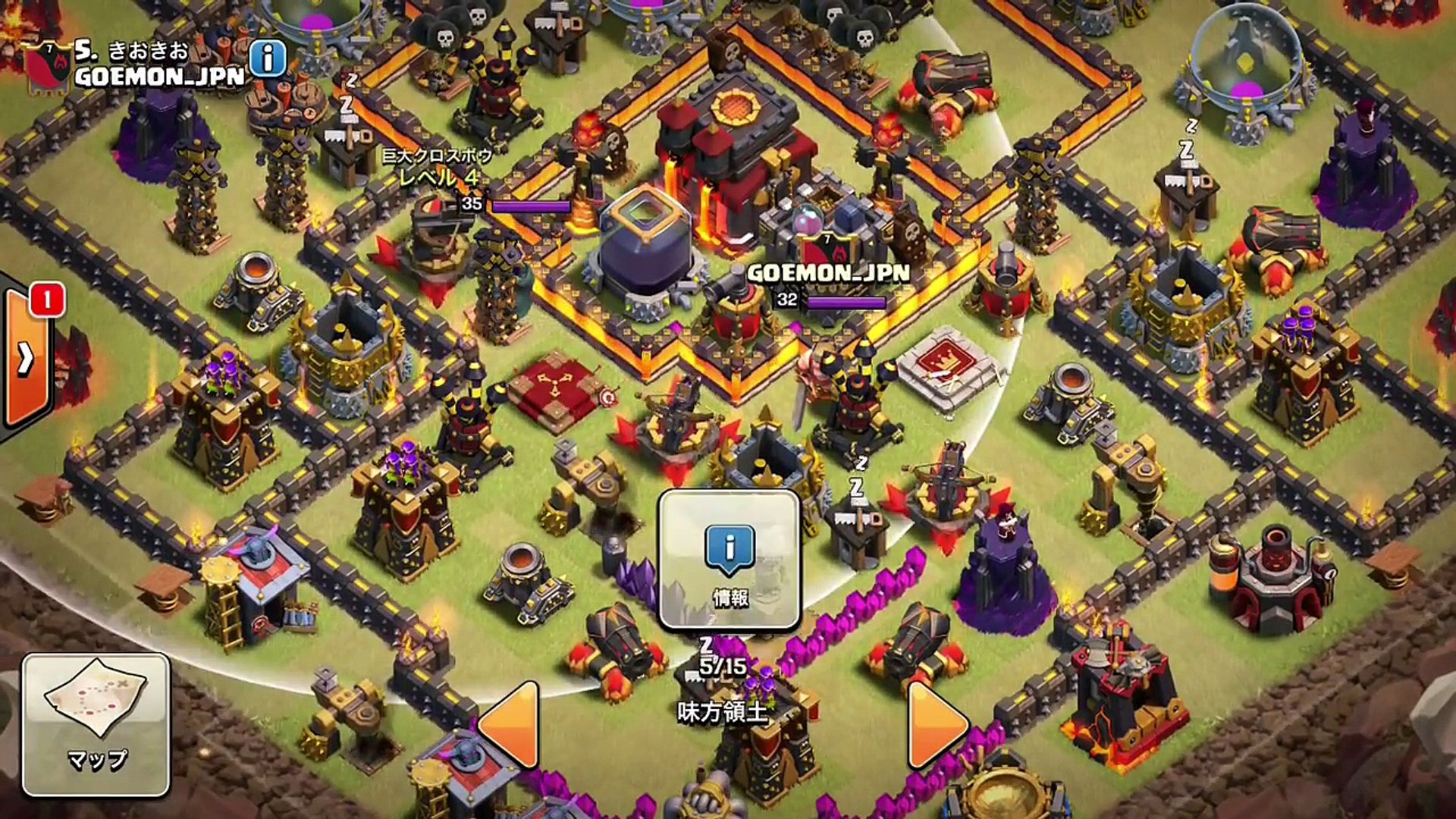Show building 情報 info panel
The height and width of the screenshot is (819, 1456).
tap(730, 560)
